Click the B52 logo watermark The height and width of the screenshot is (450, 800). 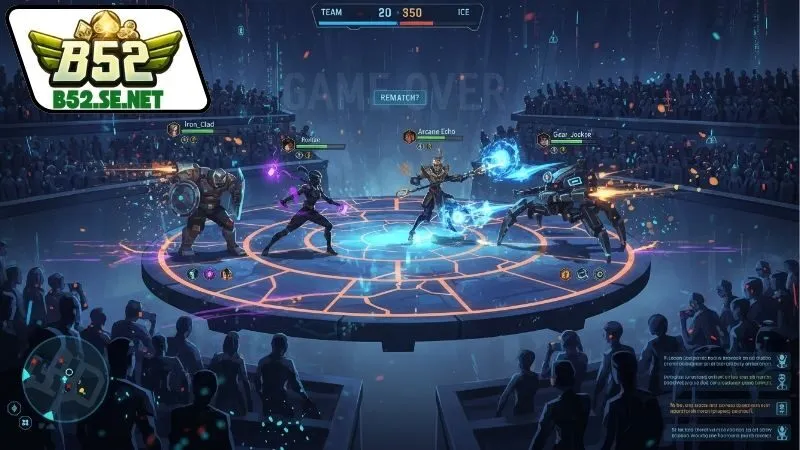[x=106, y=58]
